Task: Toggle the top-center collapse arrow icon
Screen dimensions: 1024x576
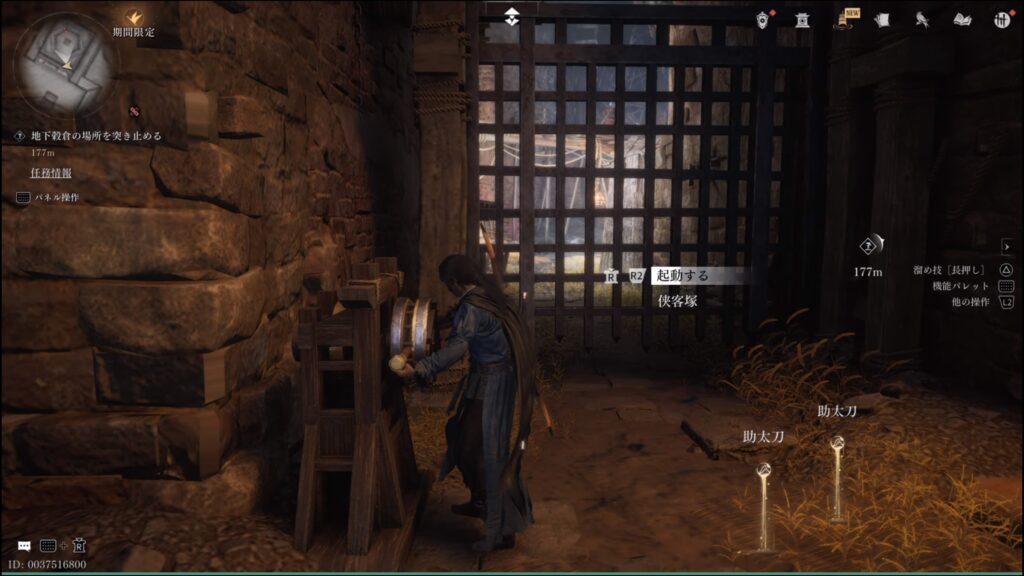Action: tap(512, 18)
